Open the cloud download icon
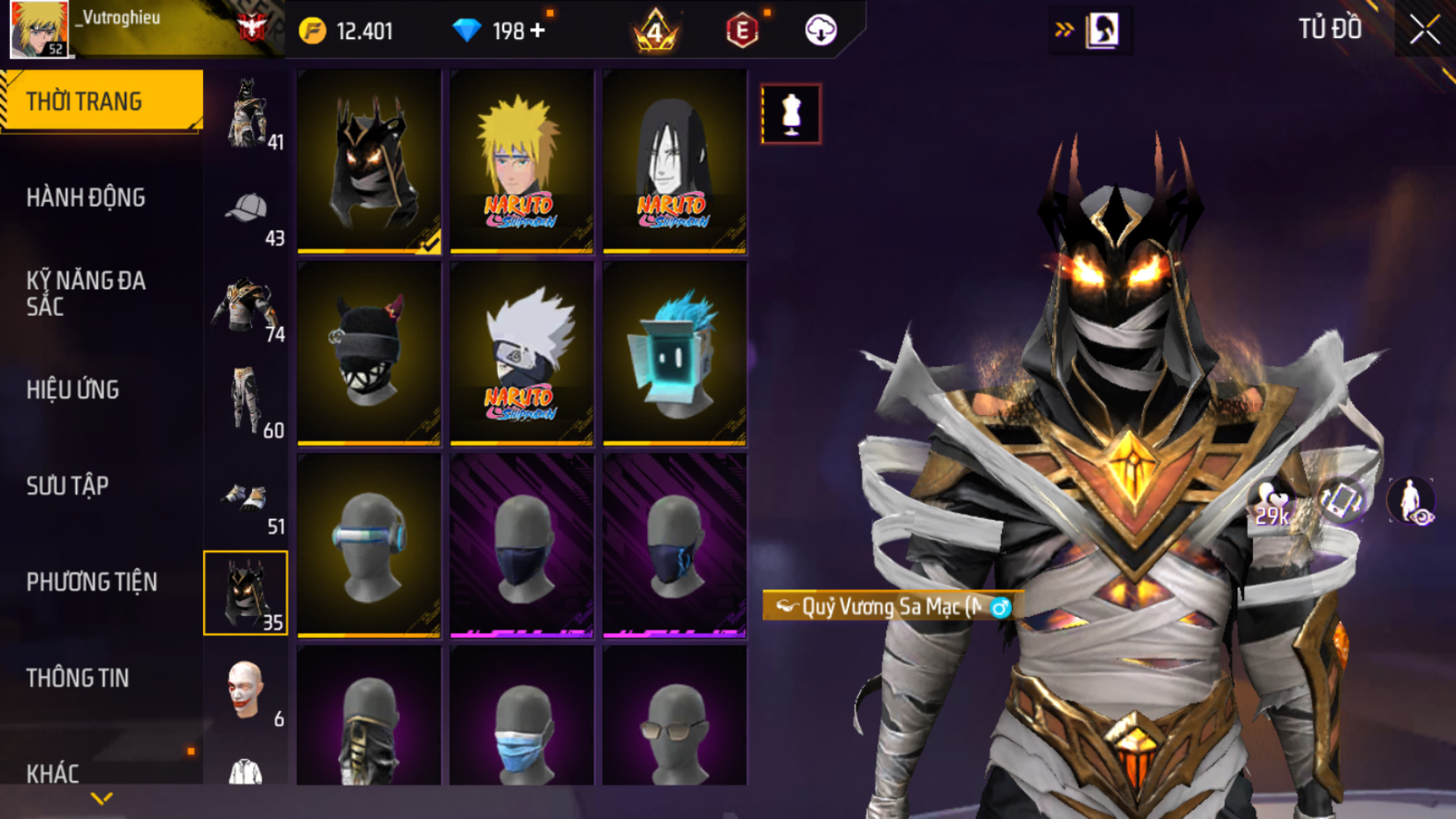Image resolution: width=1456 pixels, height=819 pixels. pyautogui.click(x=821, y=31)
